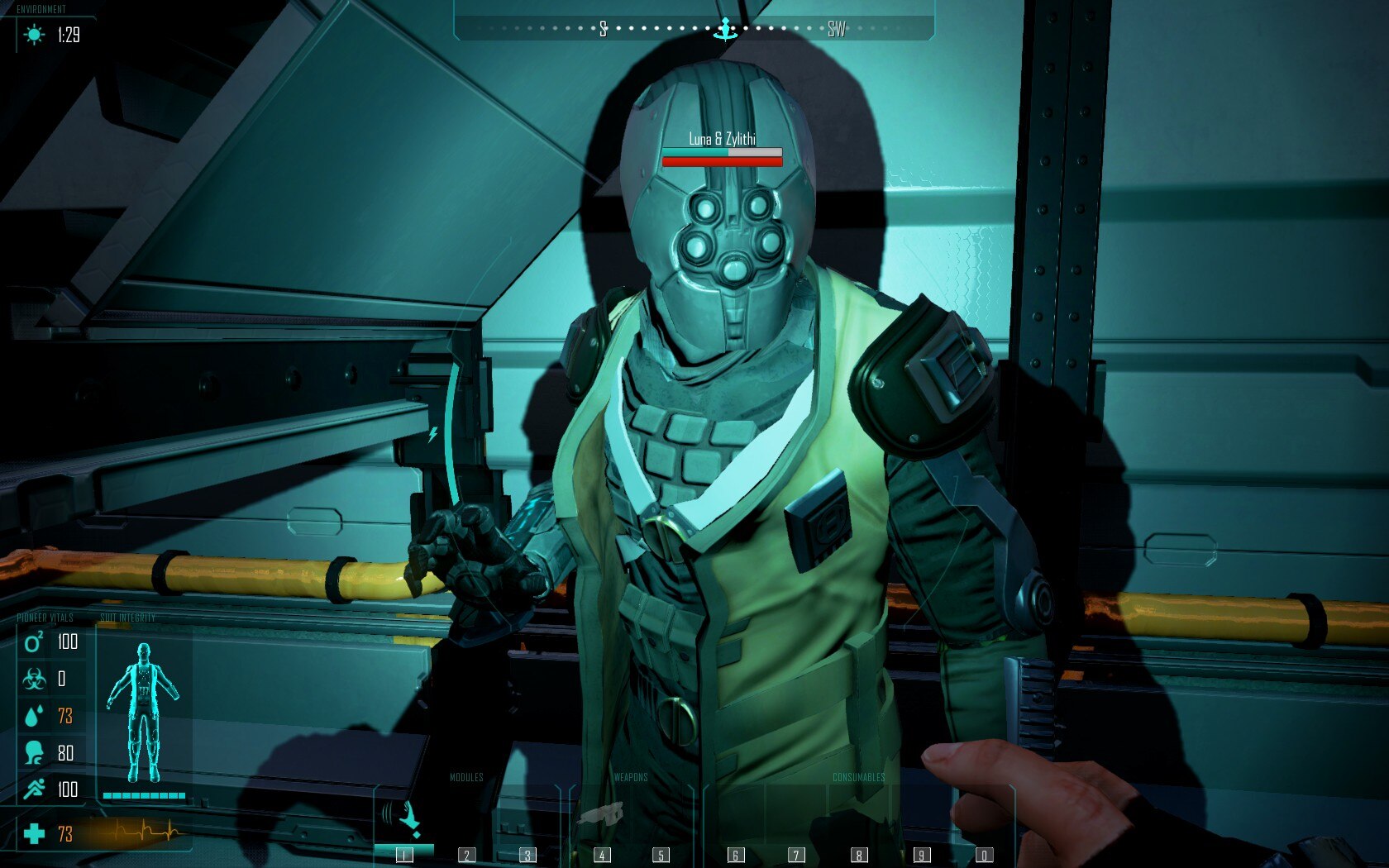This screenshot has height=868, width=1389.
Task: Select the hand module in slot 1
Action: [x=404, y=818]
